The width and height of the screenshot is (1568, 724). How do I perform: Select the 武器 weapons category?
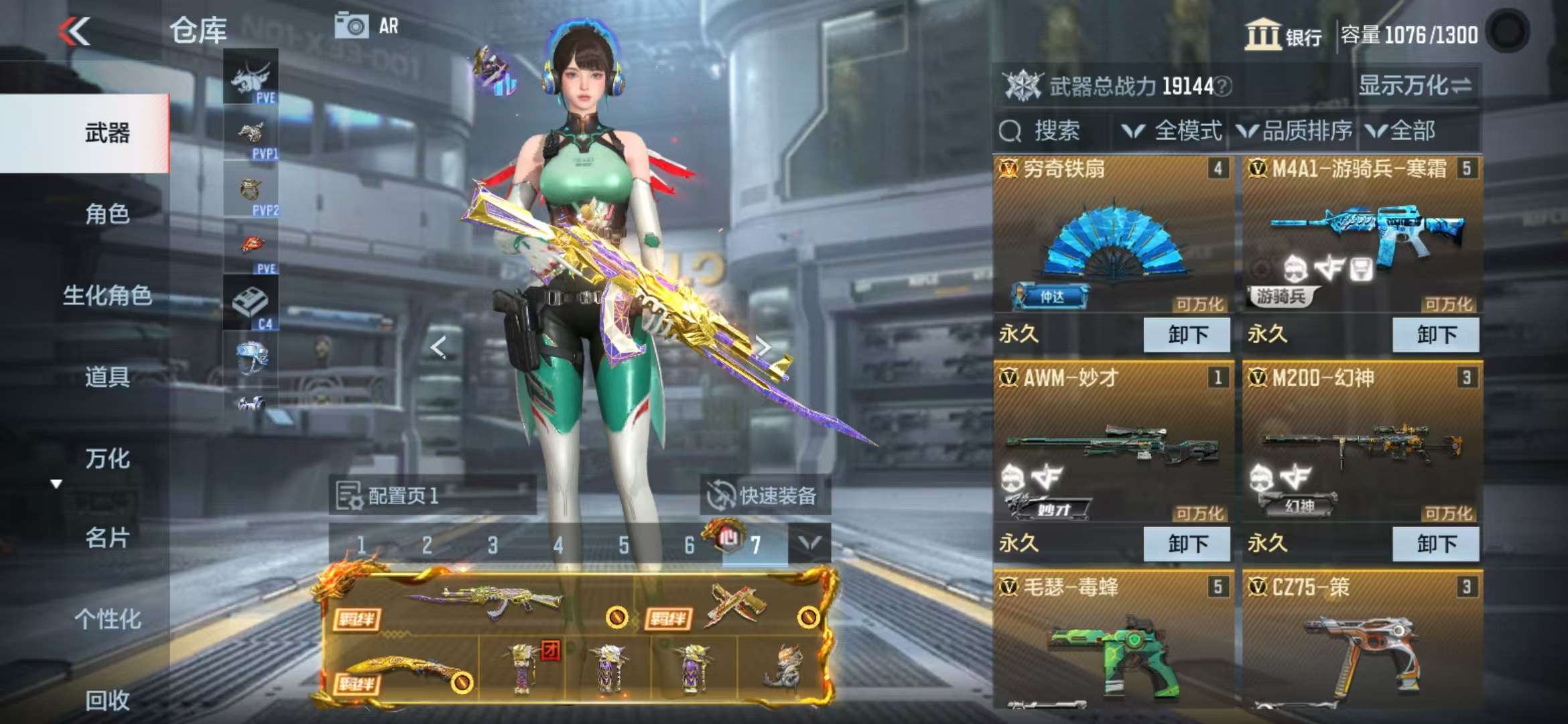click(106, 133)
